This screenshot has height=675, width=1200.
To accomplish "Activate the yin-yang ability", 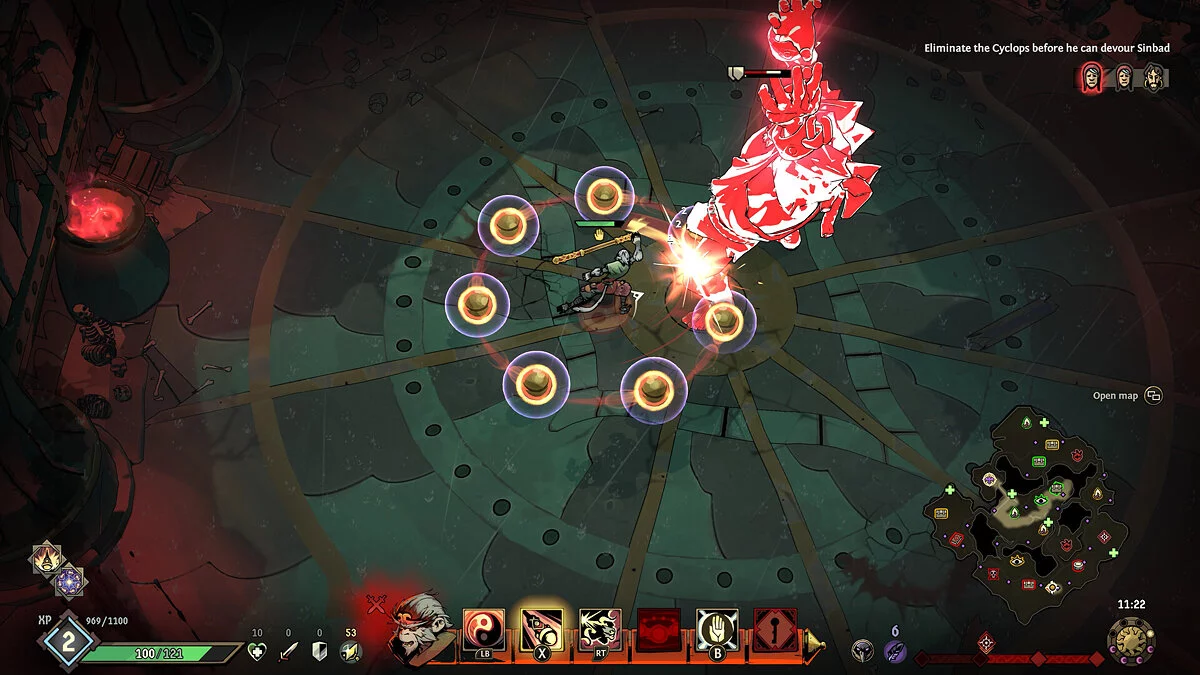I will coord(483,630).
